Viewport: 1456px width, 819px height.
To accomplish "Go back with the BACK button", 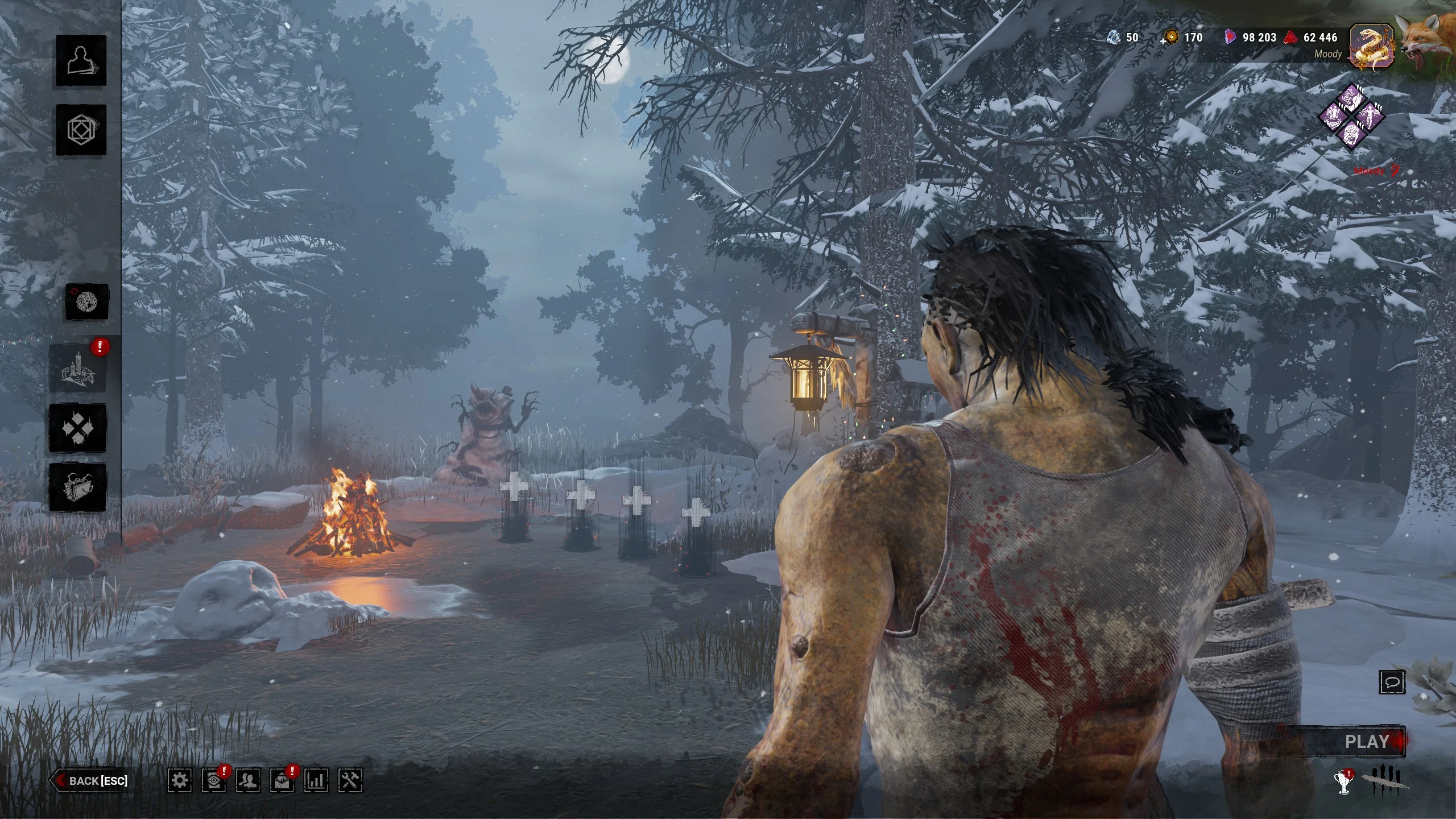I will coord(91,781).
